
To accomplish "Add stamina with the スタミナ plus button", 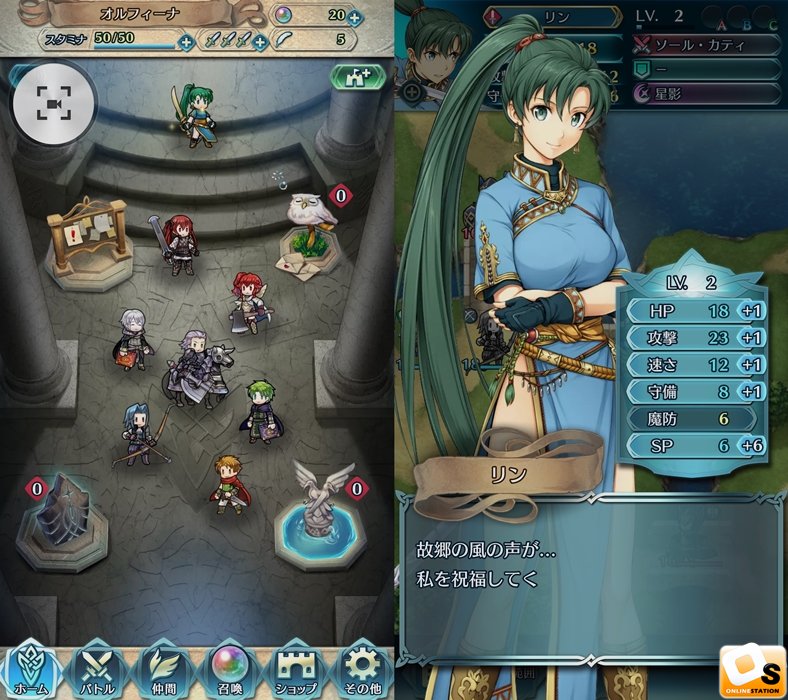I will (x=186, y=42).
